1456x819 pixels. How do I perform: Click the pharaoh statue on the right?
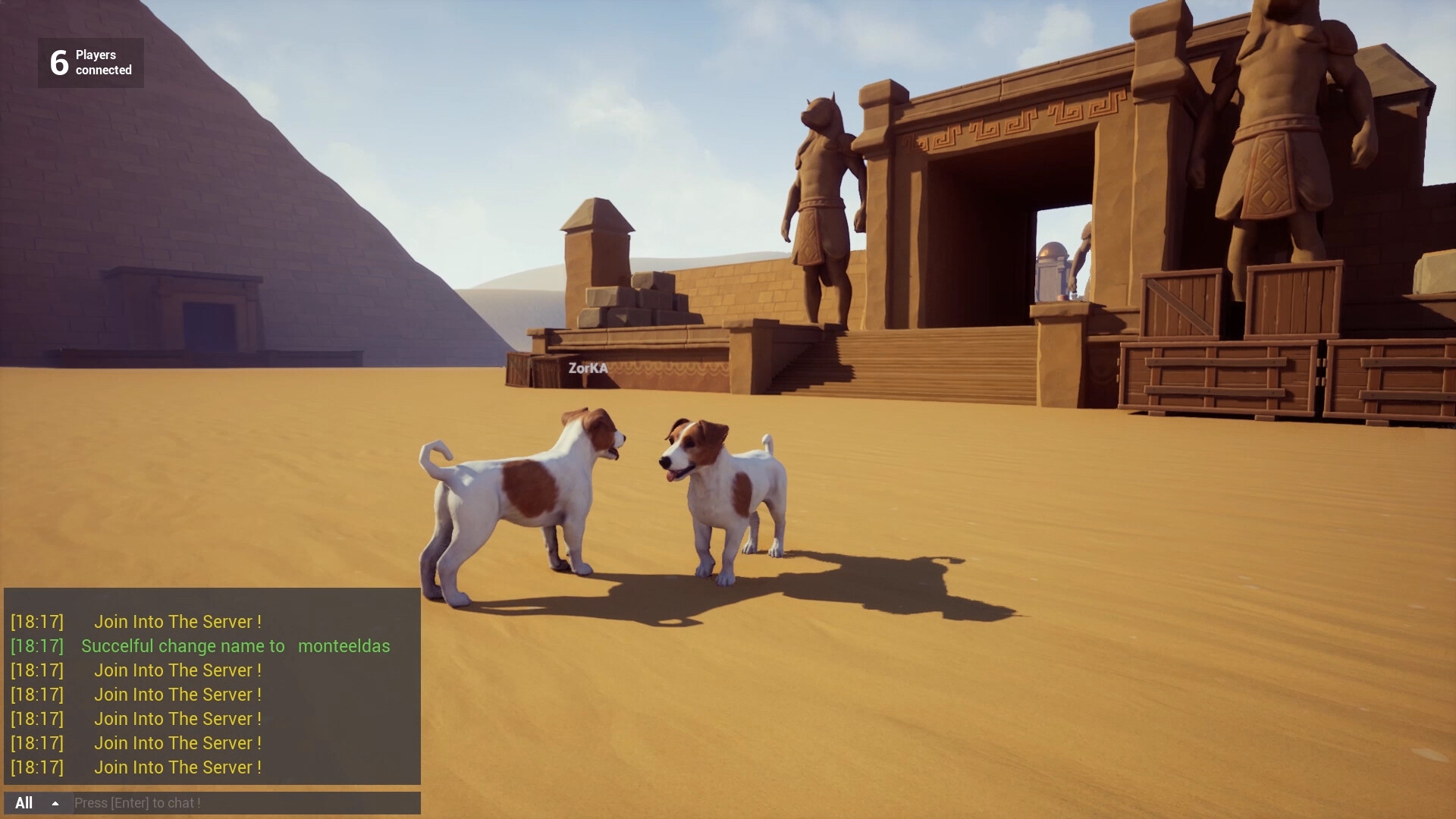pos(1282,152)
